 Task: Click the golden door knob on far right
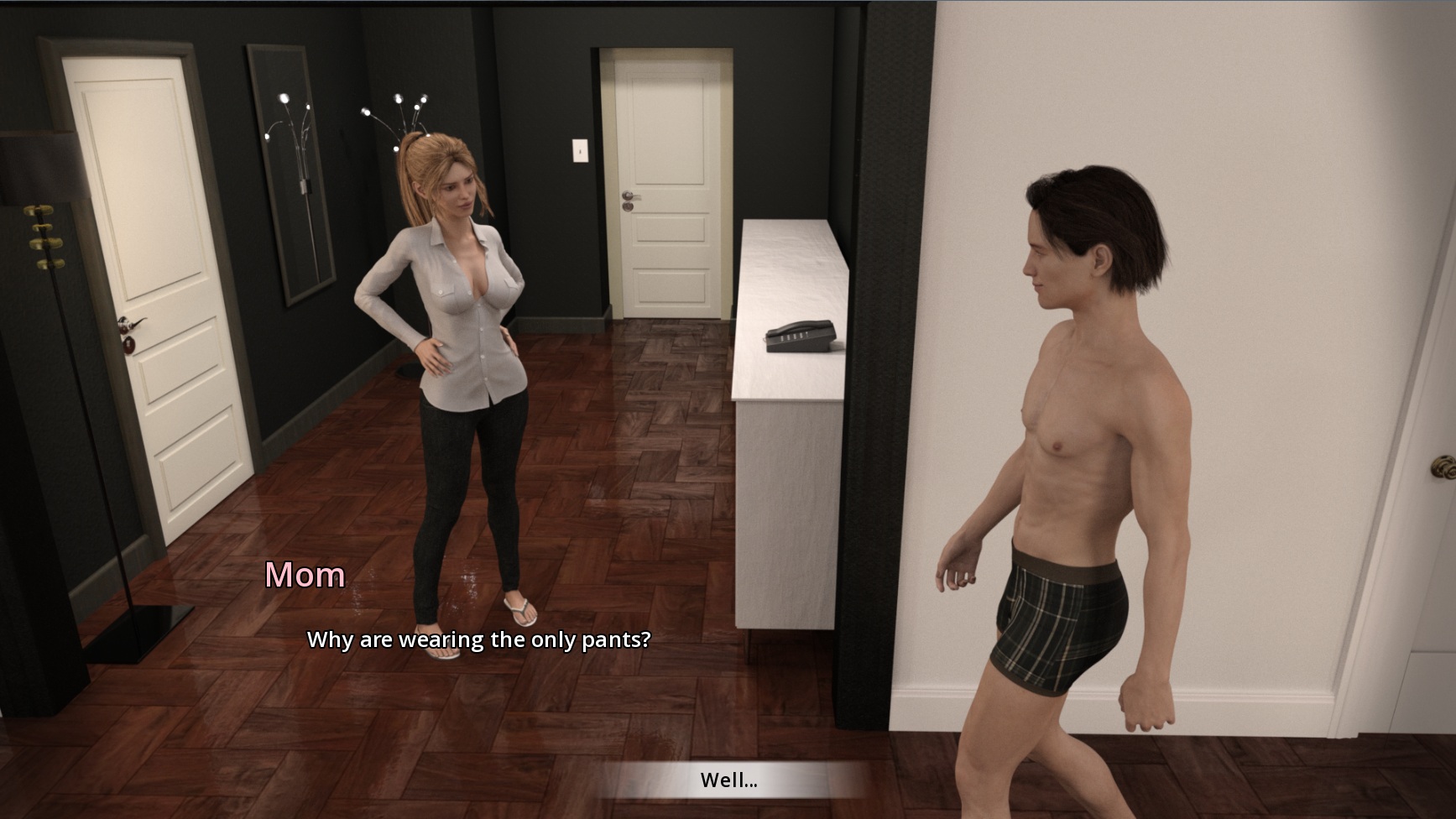pos(1447,467)
